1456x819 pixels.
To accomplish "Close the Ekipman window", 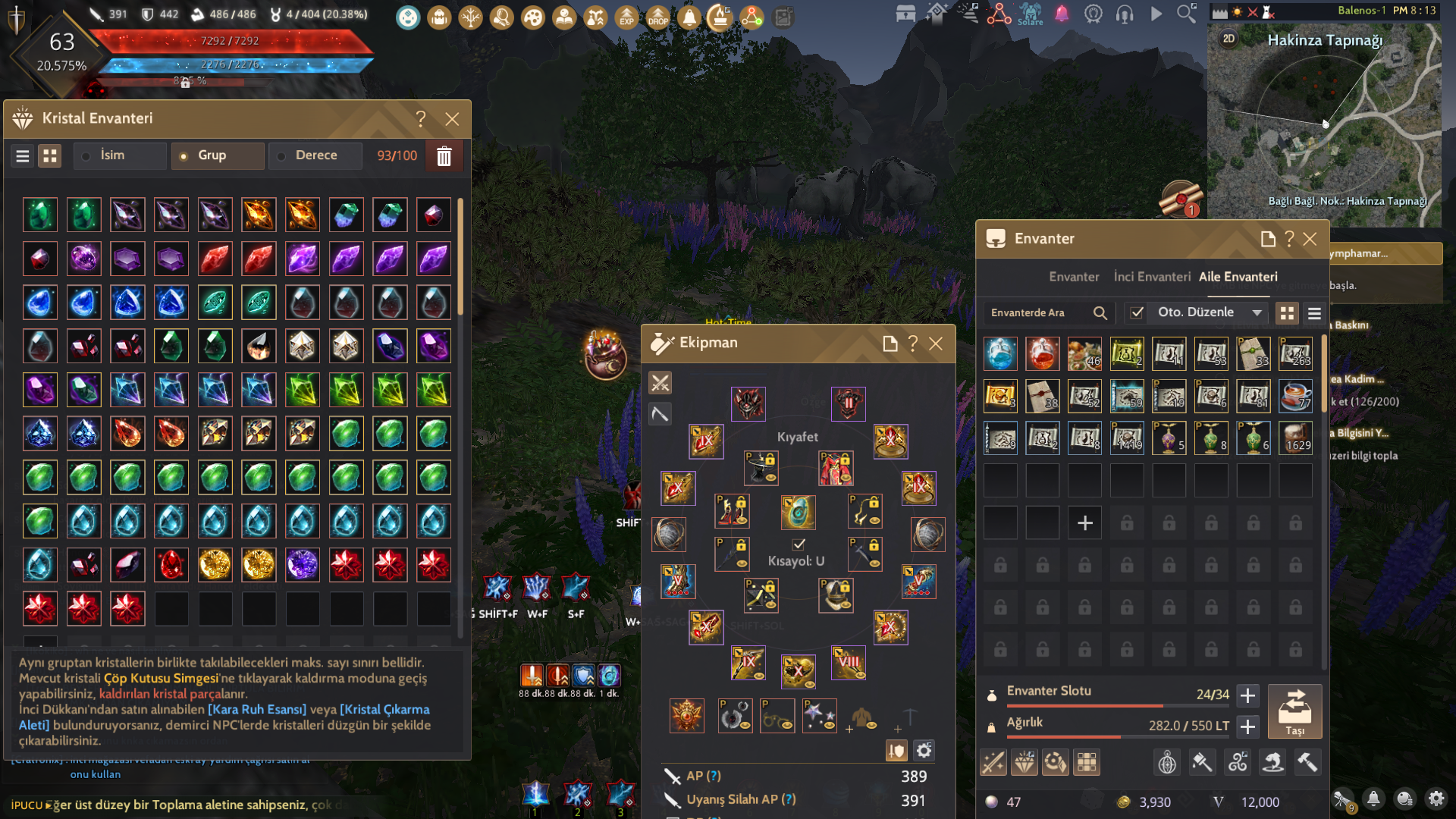I will click(937, 344).
